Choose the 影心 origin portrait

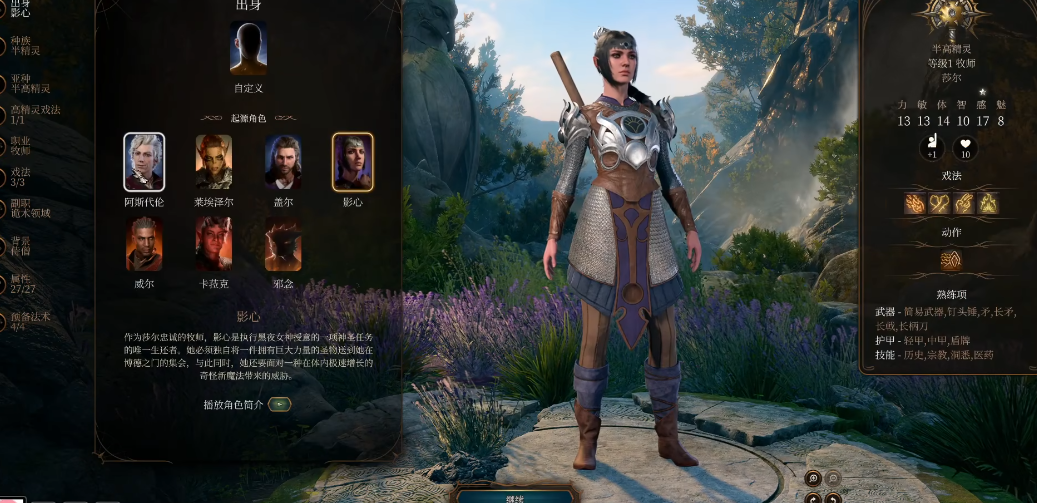click(352, 161)
